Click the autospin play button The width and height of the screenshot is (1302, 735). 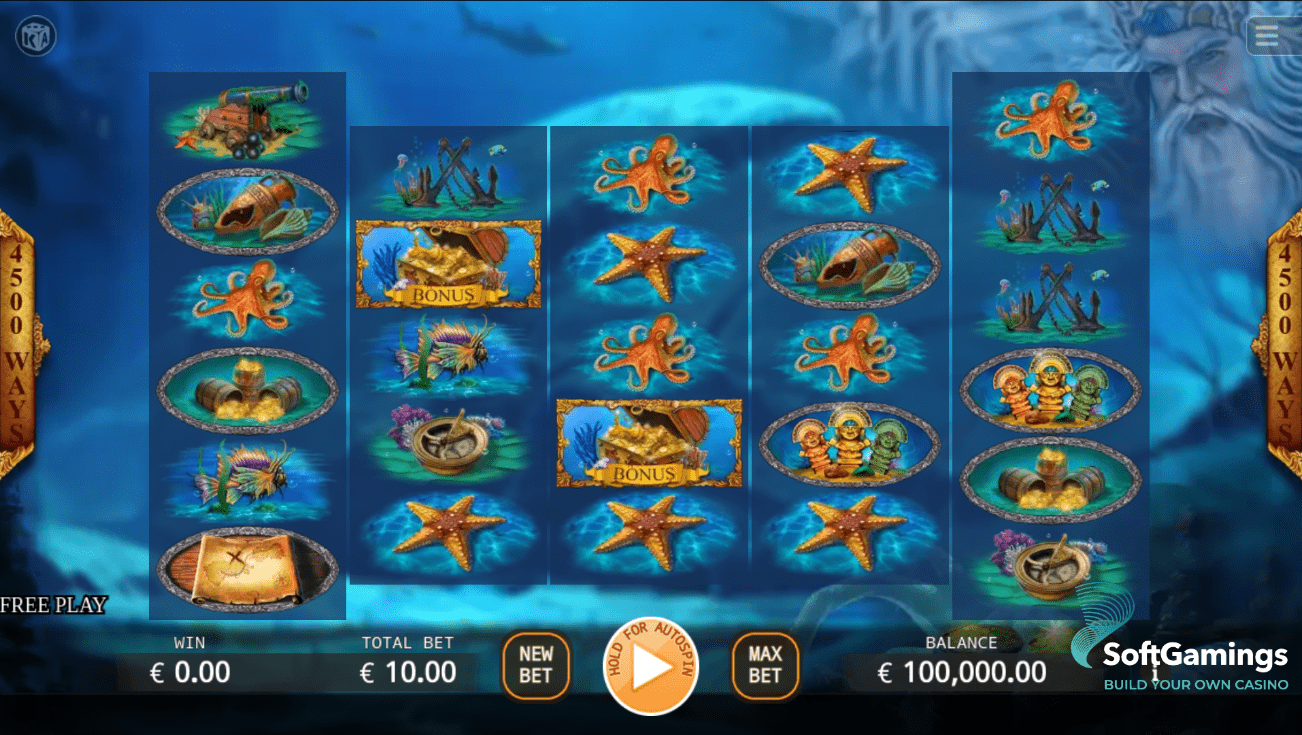[x=651, y=666]
